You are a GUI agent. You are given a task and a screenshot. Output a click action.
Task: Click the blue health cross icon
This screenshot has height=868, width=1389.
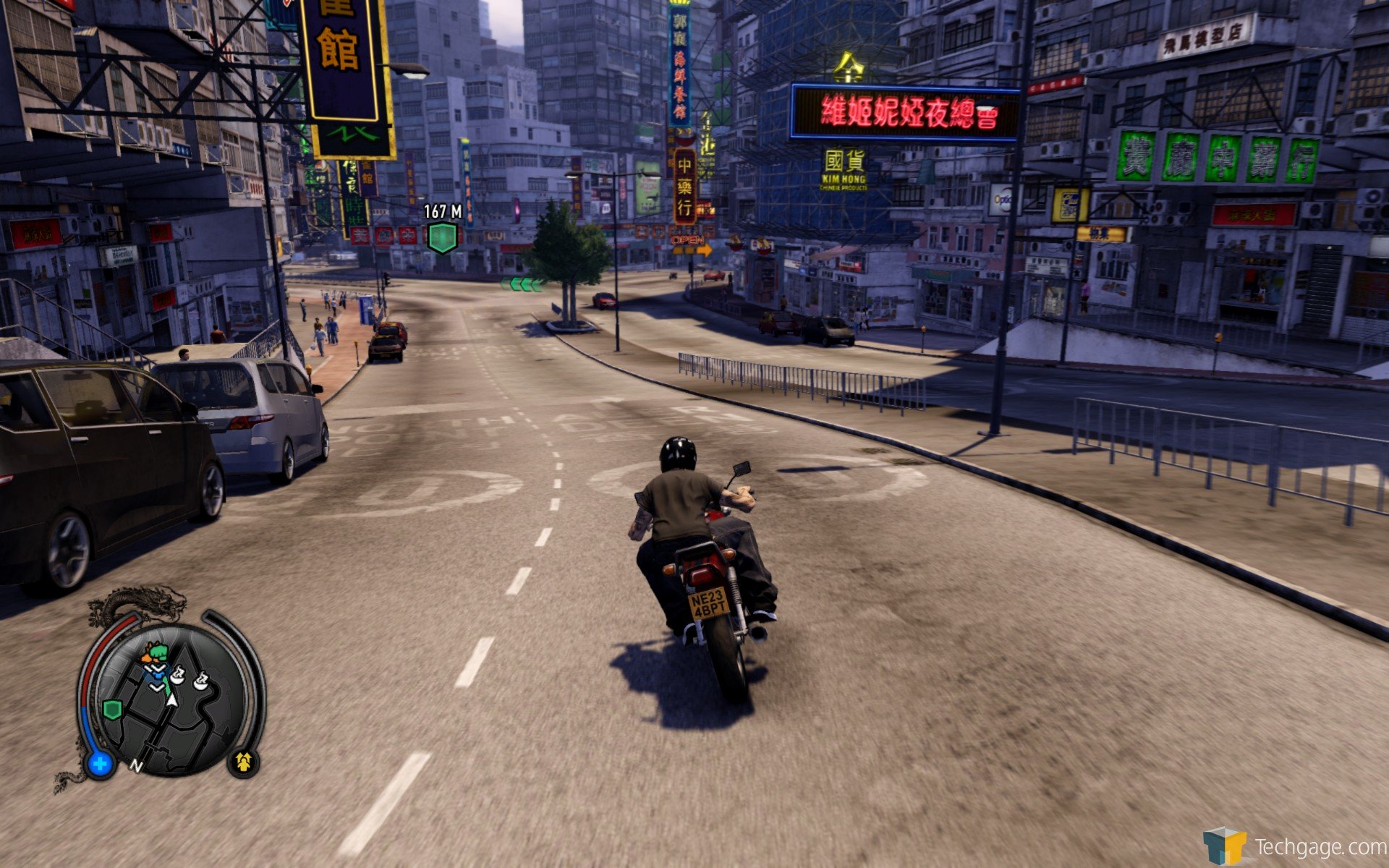101,763
